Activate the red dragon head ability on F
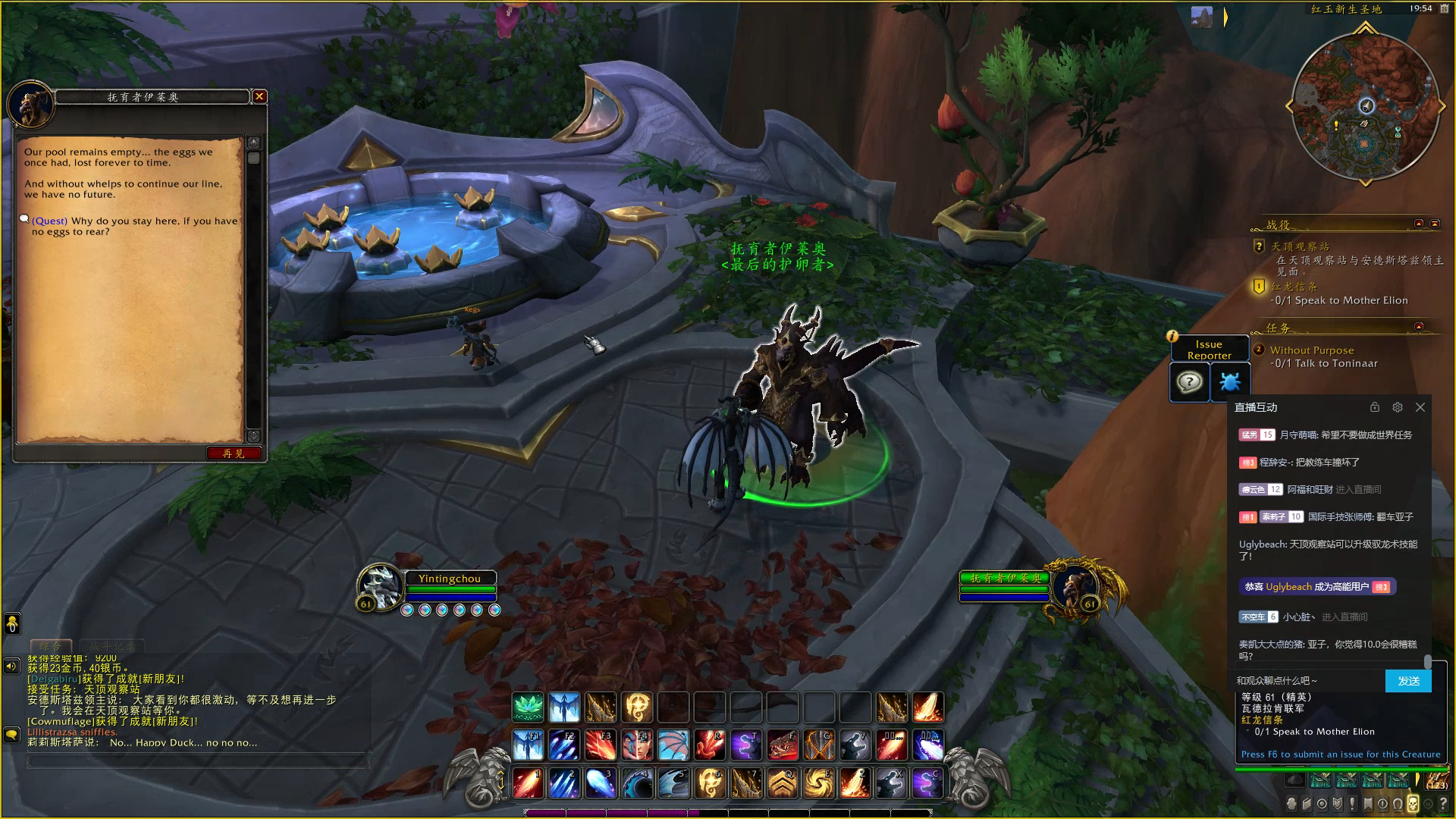Screen dimensions: 1456x819 [x=783, y=745]
